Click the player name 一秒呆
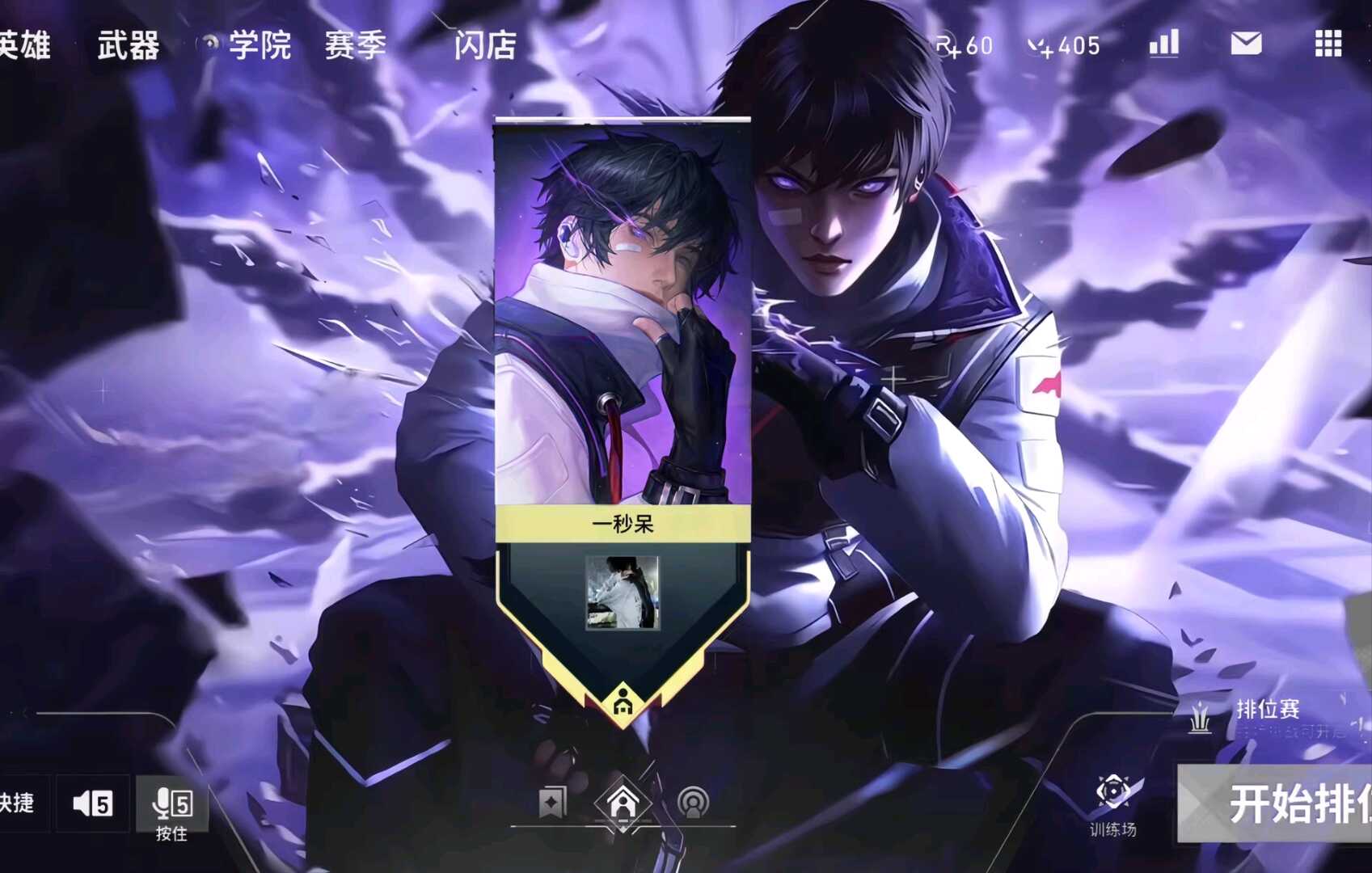1372x873 pixels. [621, 525]
